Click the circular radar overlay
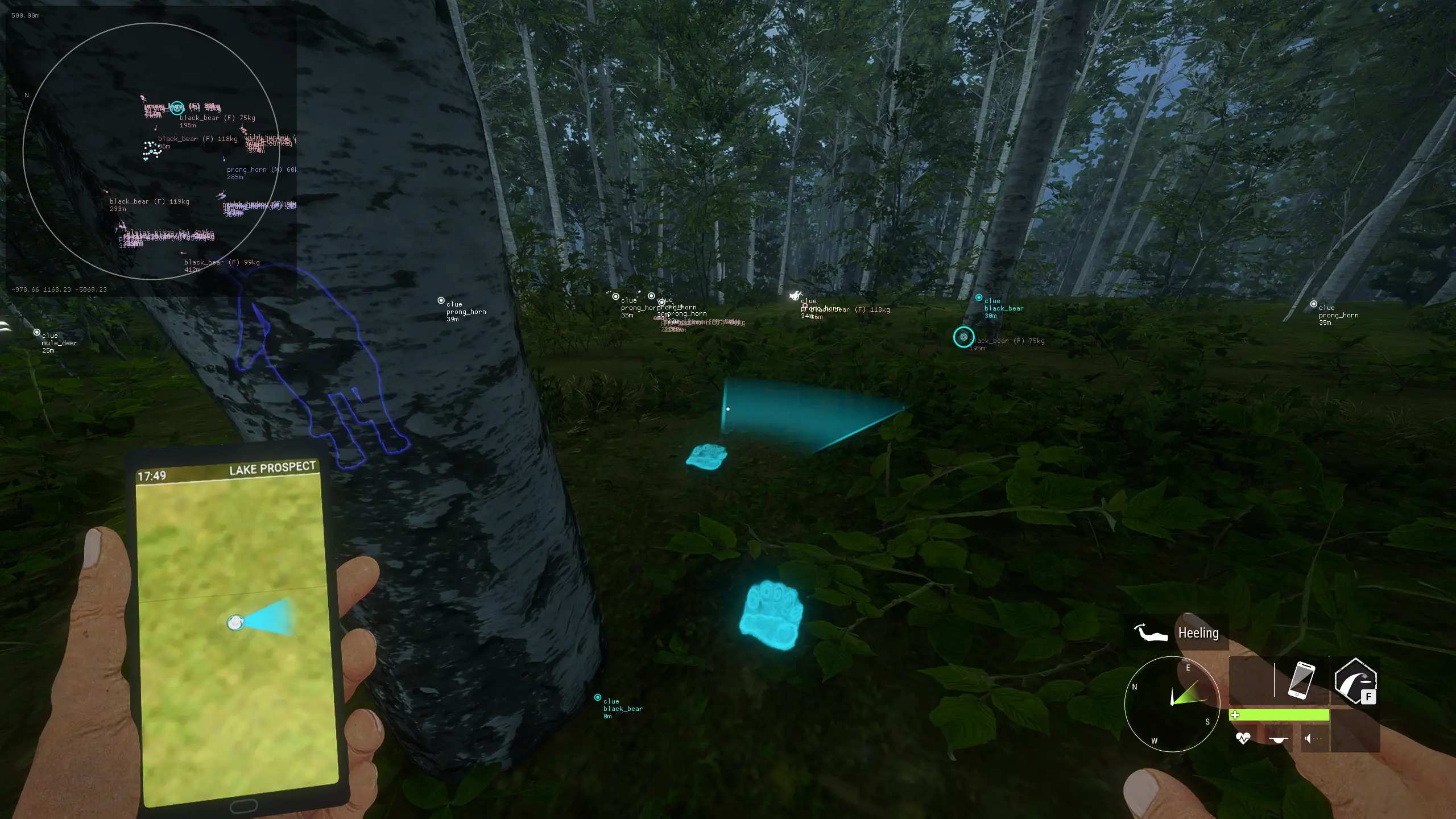The image size is (1456, 819). 151,151
